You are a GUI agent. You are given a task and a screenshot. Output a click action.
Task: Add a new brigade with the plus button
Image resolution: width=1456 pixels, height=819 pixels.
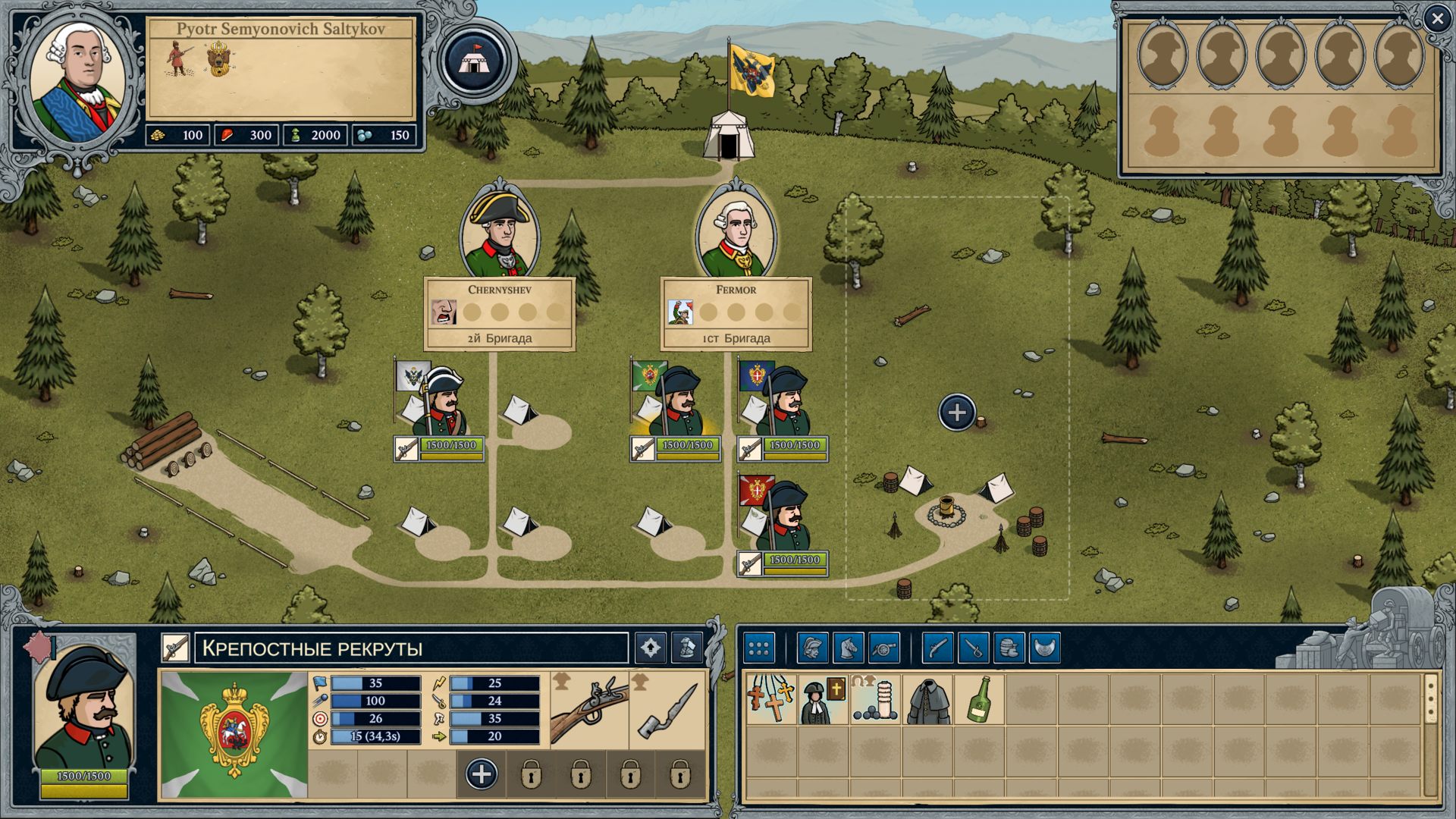957,413
